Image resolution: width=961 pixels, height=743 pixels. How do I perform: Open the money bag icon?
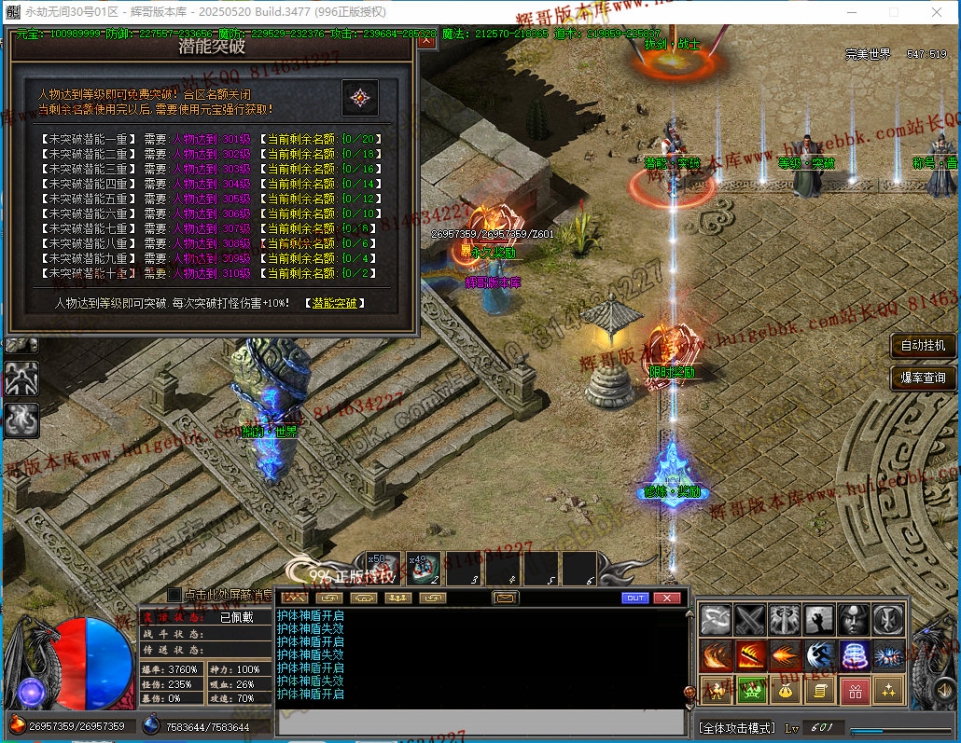[x=785, y=690]
